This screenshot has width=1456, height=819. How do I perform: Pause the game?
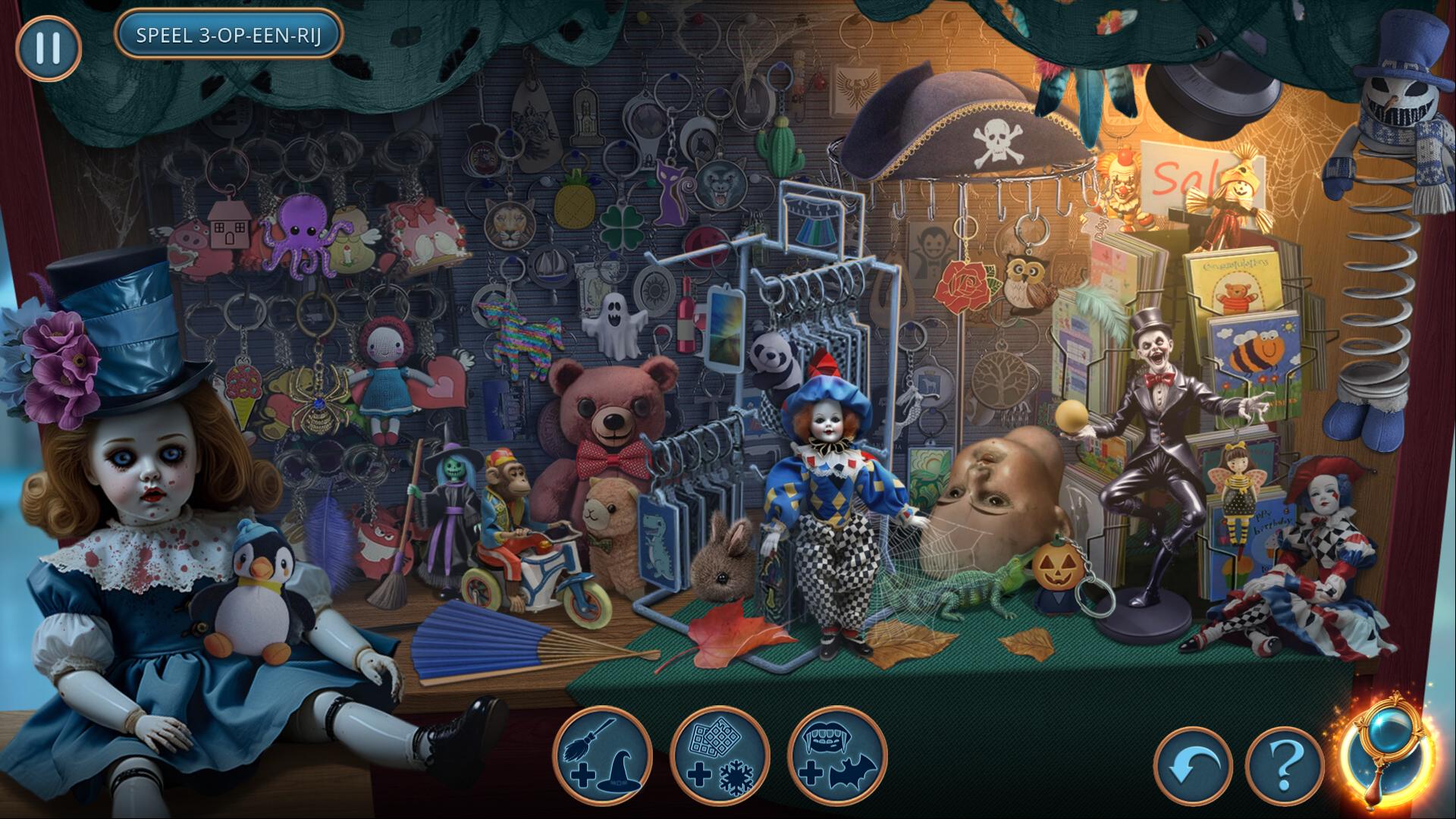[x=48, y=48]
